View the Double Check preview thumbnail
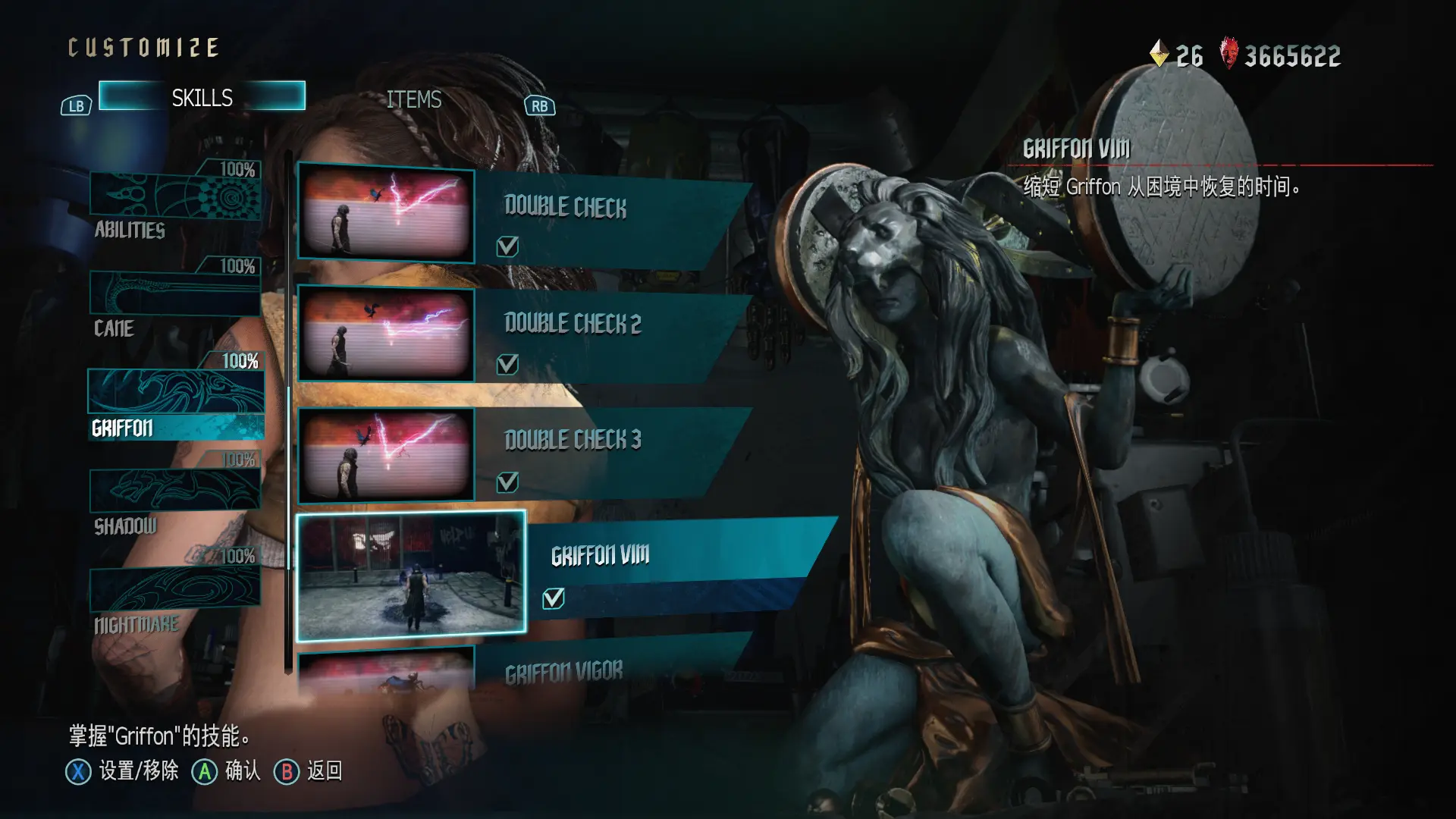The width and height of the screenshot is (1456, 819). 386,212
